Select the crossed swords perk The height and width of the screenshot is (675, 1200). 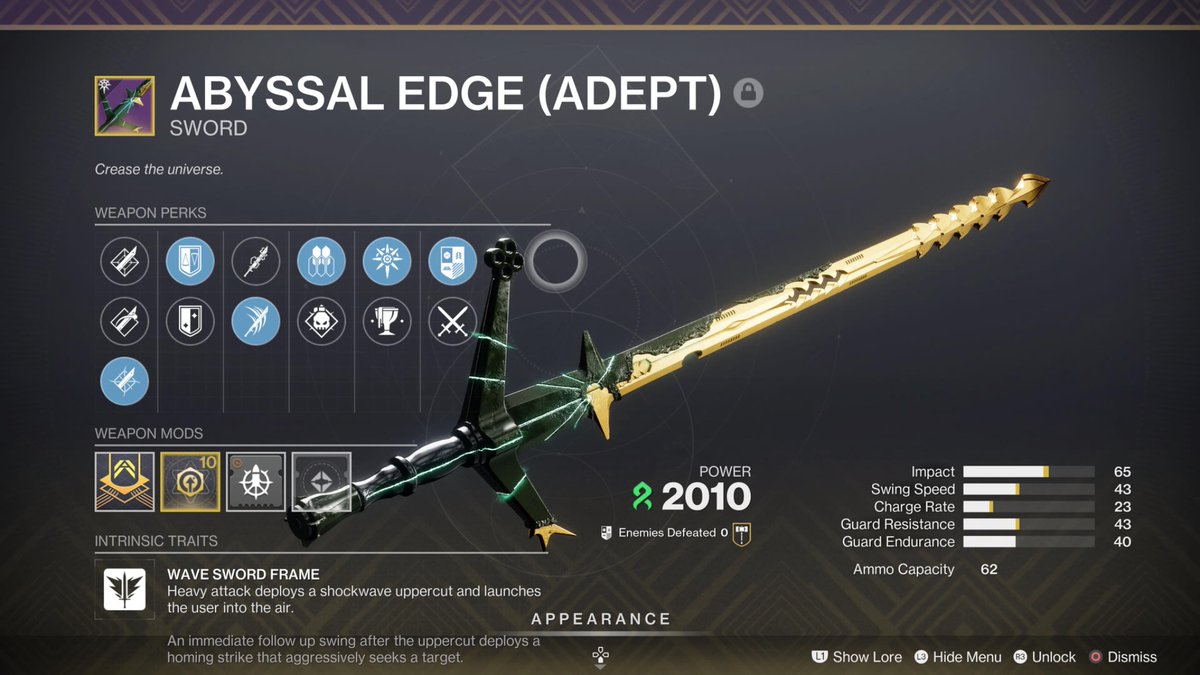[x=453, y=323]
